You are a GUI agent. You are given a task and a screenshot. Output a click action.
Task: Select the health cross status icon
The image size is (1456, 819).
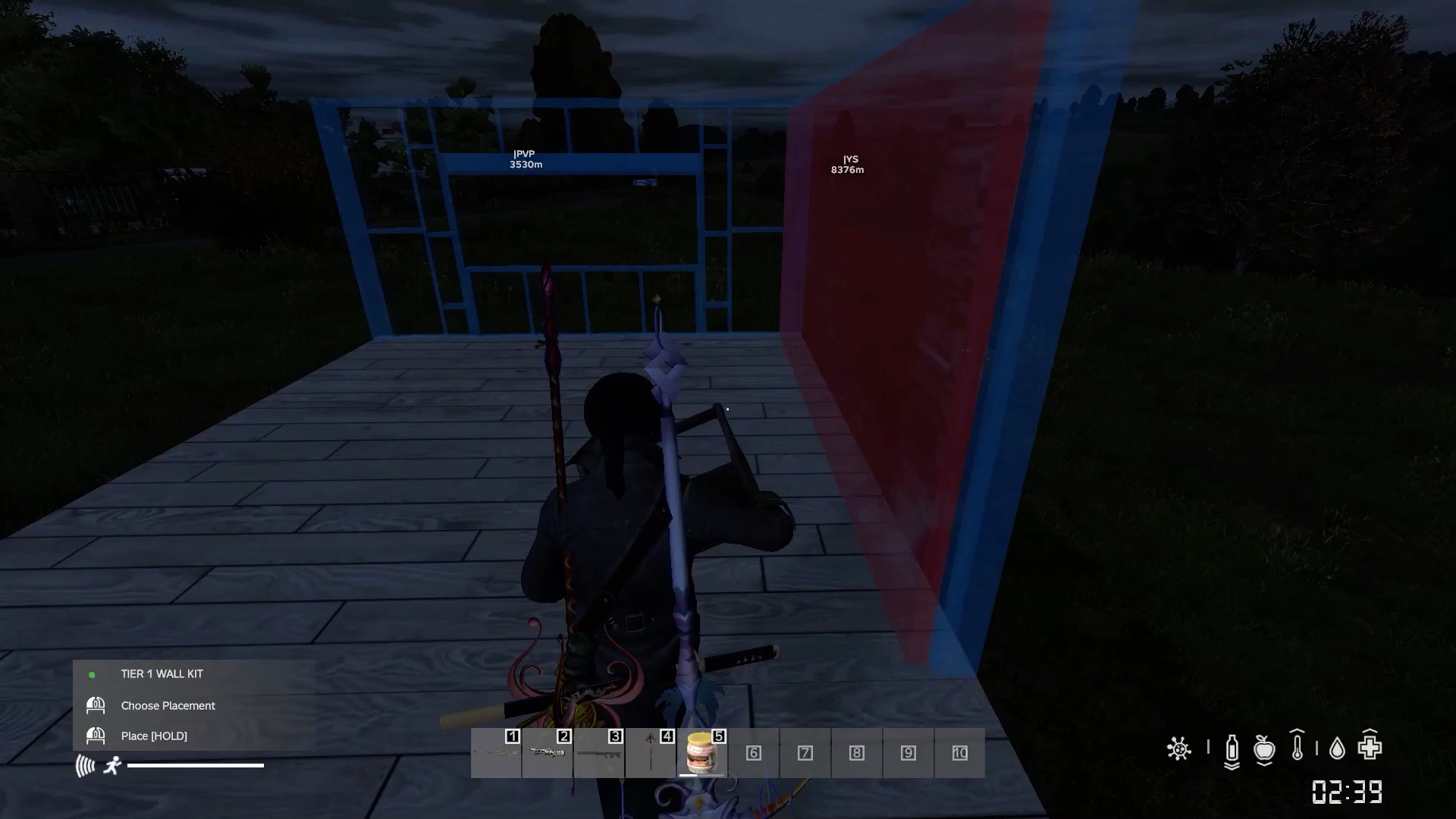click(x=1370, y=747)
